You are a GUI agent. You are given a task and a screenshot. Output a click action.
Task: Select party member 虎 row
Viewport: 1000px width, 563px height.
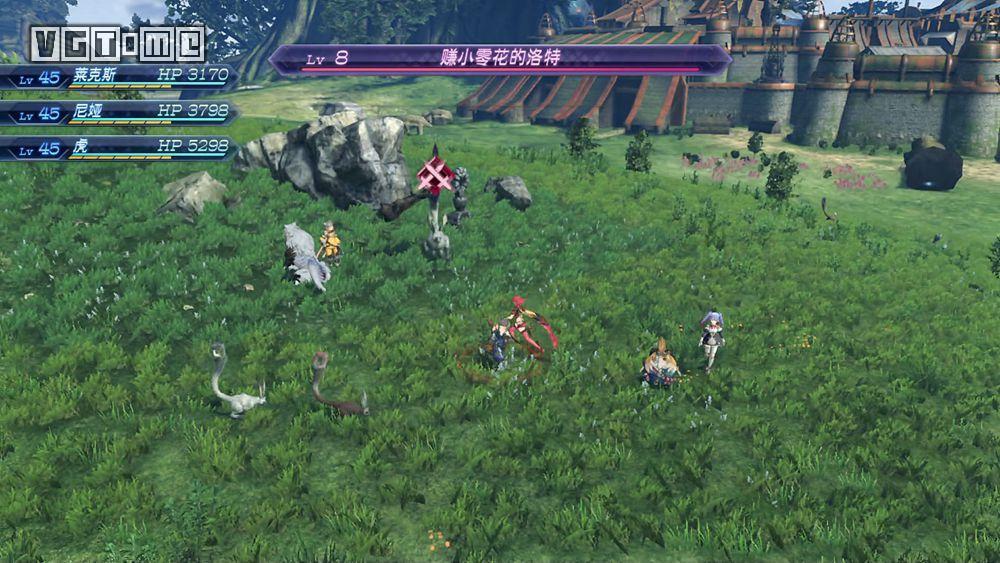(x=118, y=149)
